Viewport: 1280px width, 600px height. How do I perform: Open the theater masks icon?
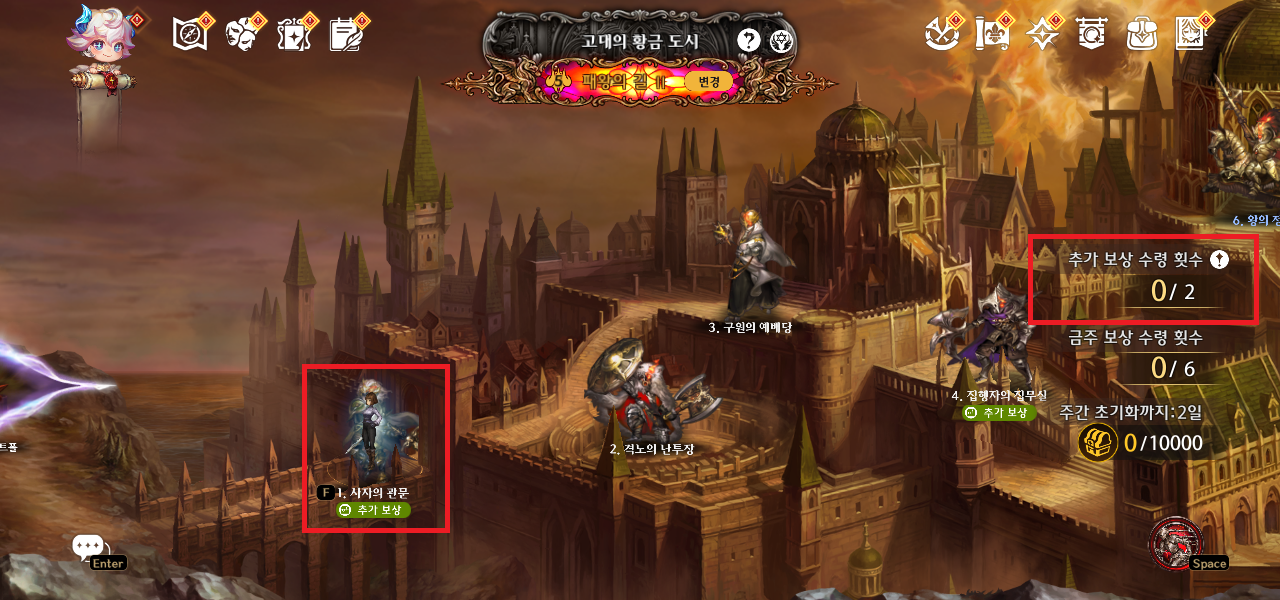[x=241, y=34]
